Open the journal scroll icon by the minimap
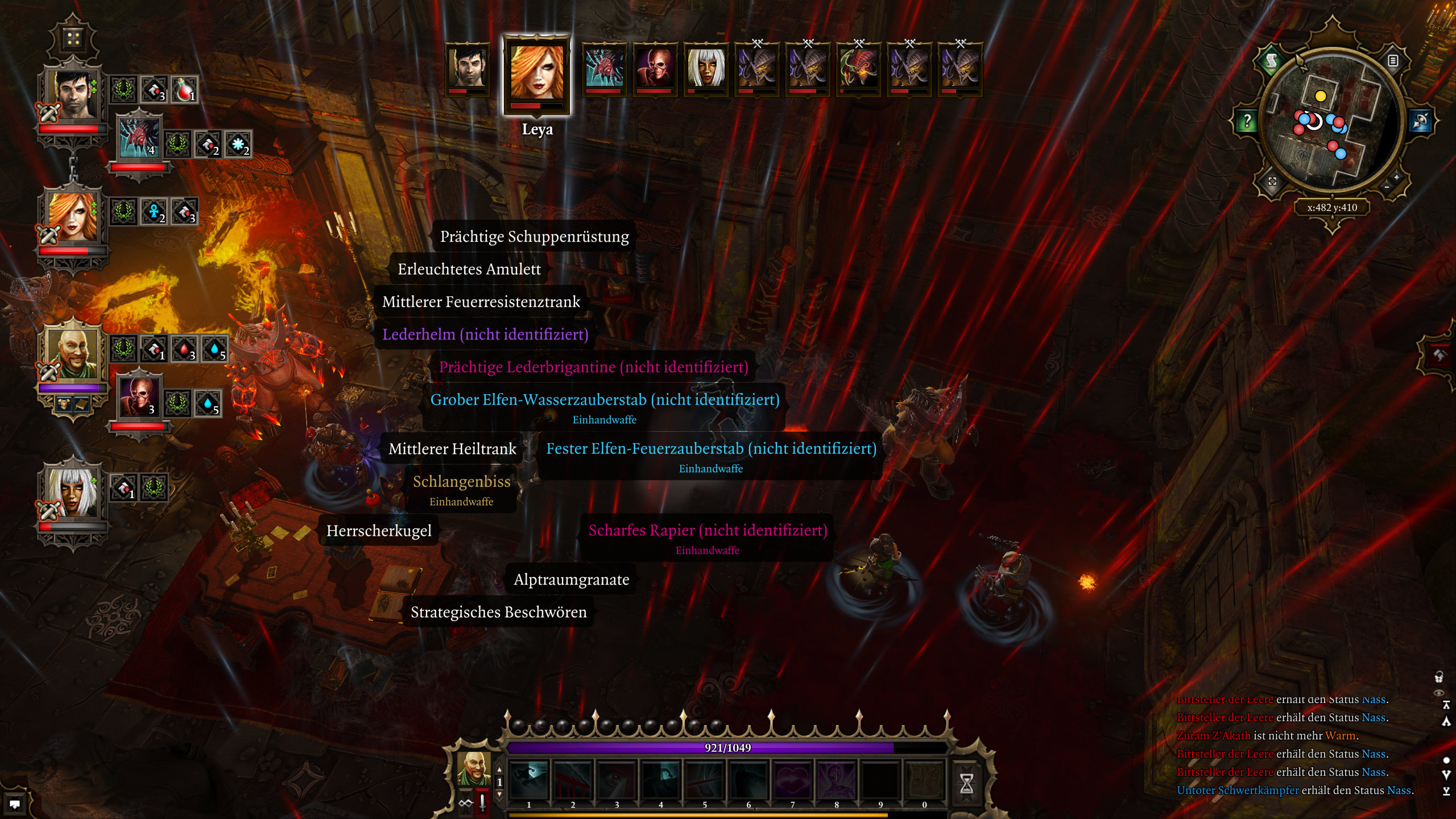Viewport: 1456px width, 819px height. pos(1272,61)
